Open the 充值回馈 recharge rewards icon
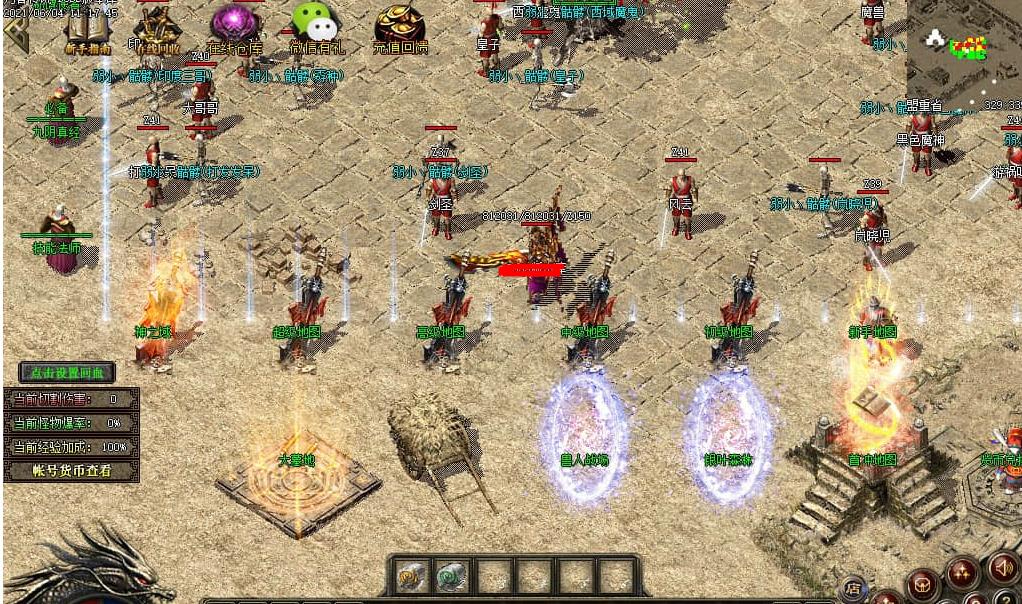 pyautogui.click(x=400, y=28)
